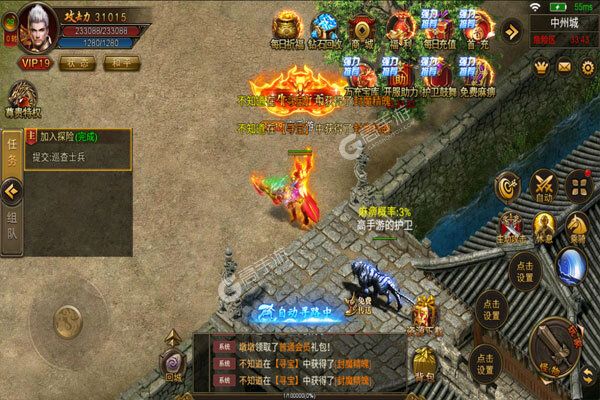Toggle 自动 auto-battle button
600x400 pixels.
544,187
